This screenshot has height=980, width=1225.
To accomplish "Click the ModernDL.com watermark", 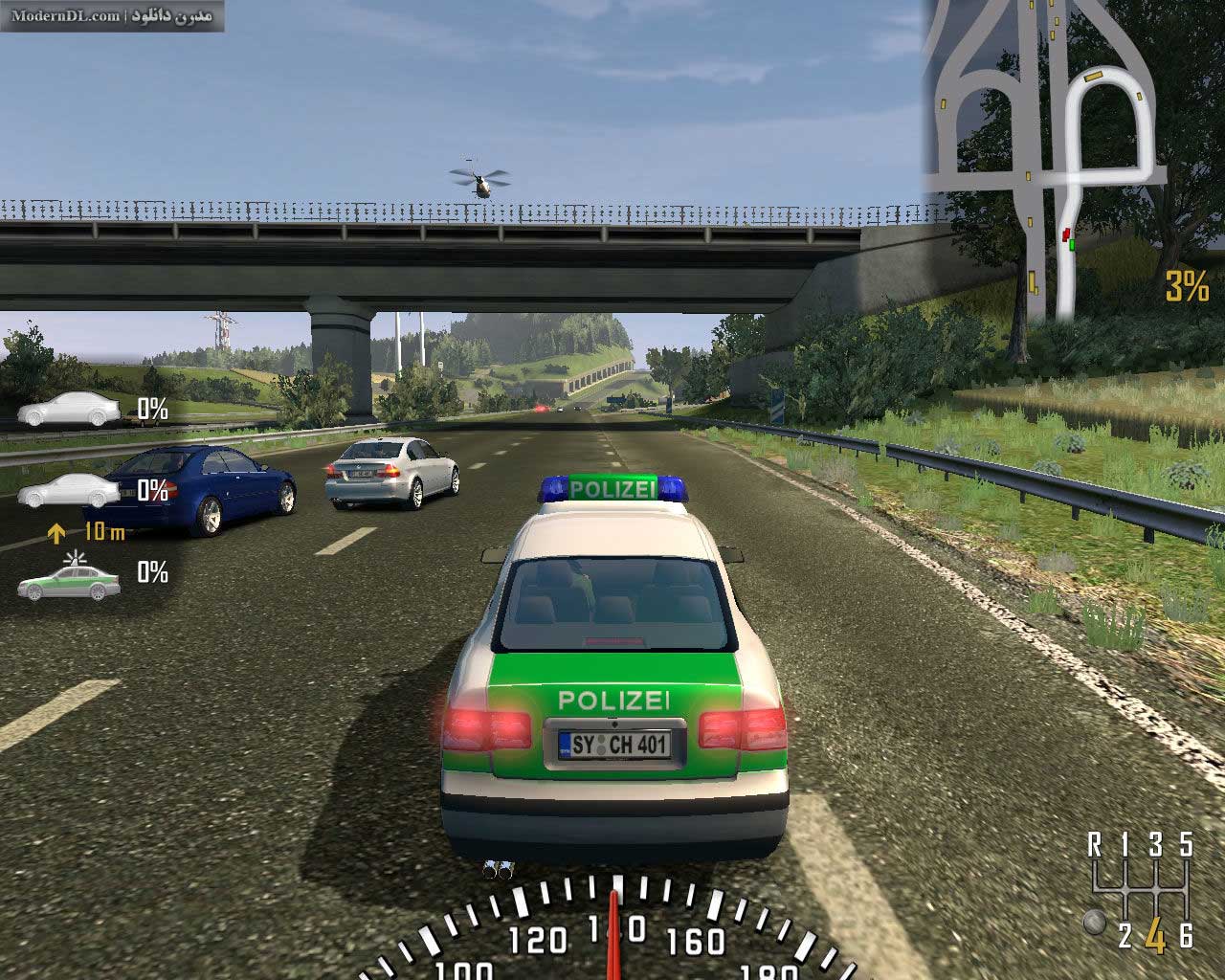I will [x=113, y=15].
